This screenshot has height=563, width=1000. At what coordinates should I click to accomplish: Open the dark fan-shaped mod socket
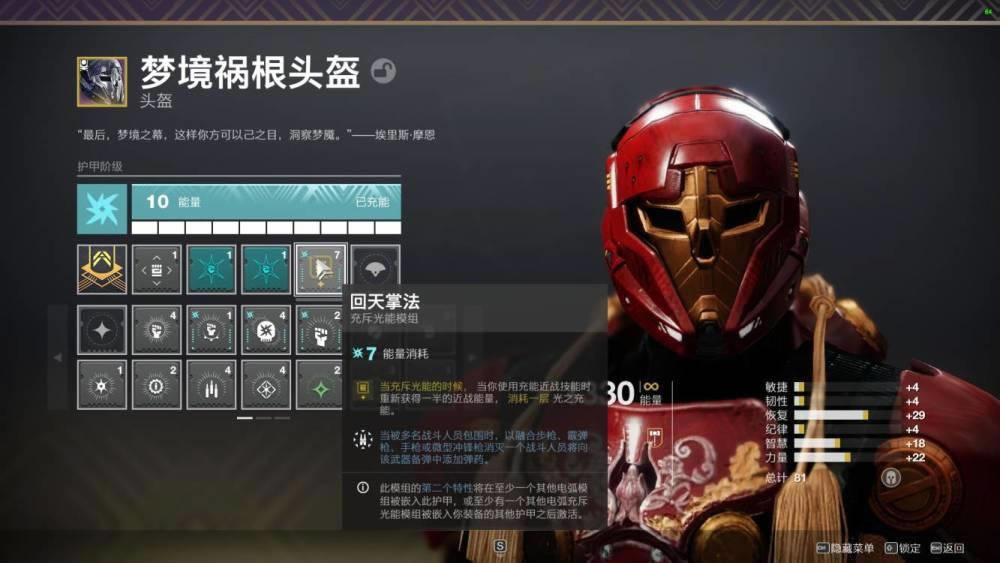click(376, 269)
